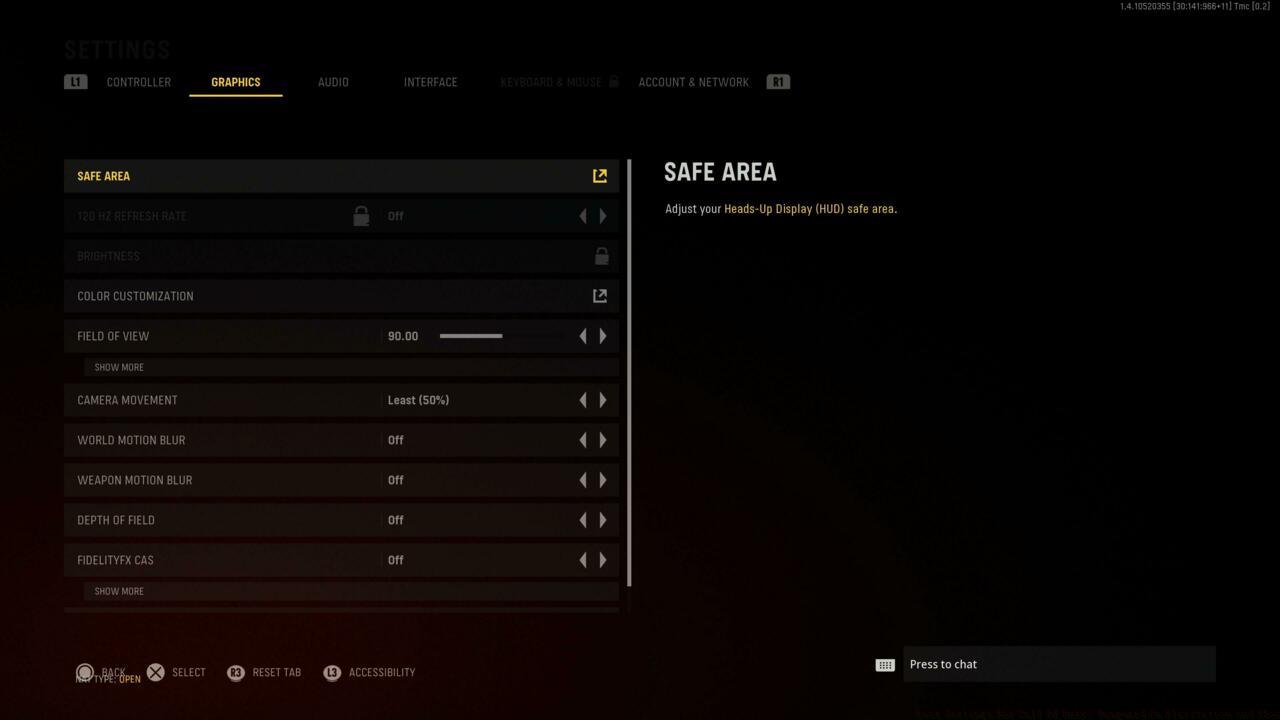The image size is (1280, 720).
Task: Click the lock icon next to Brightness
Action: coord(601,255)
